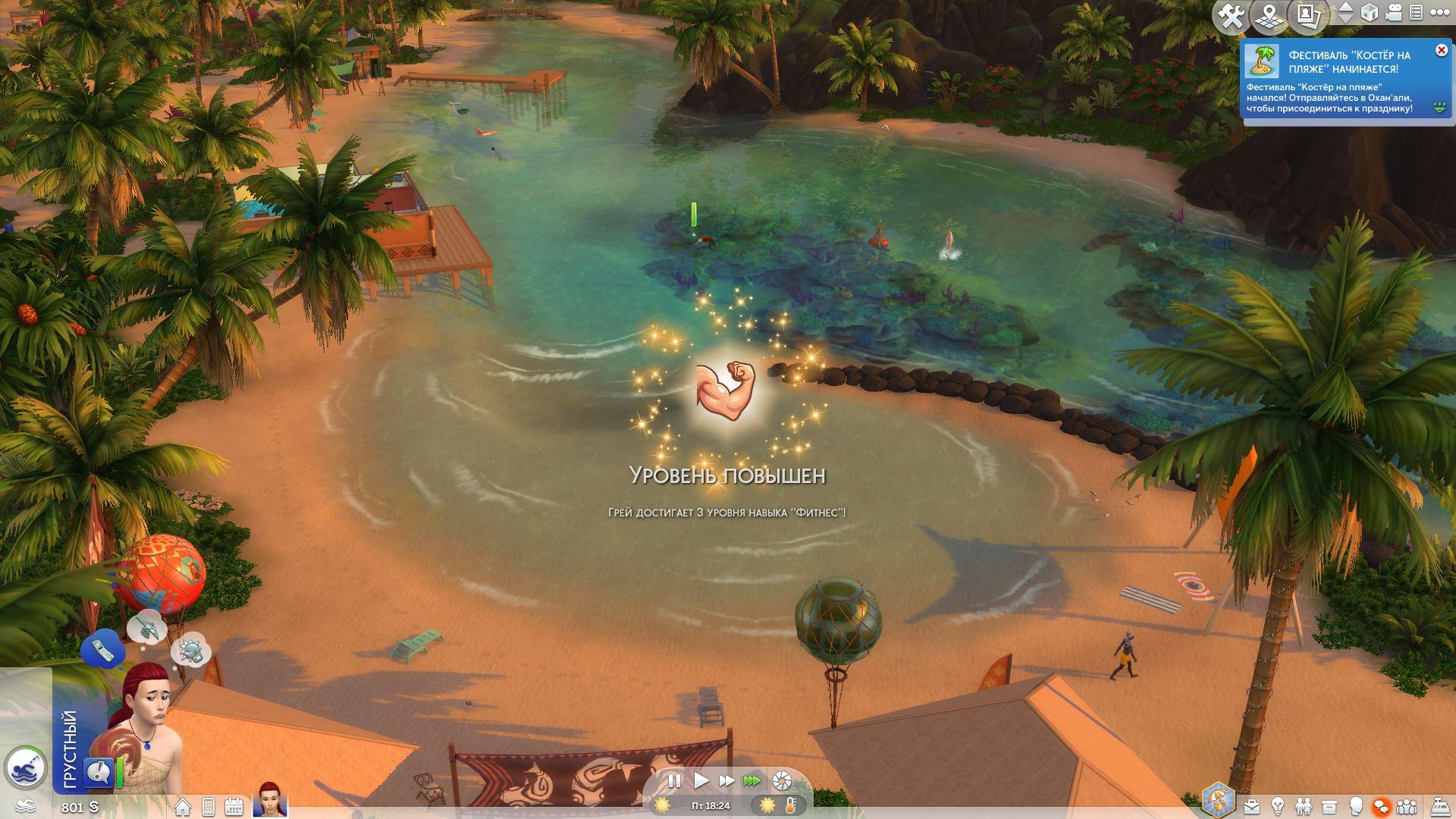
Task: Pause the game
Action: (x=673, y=780)
